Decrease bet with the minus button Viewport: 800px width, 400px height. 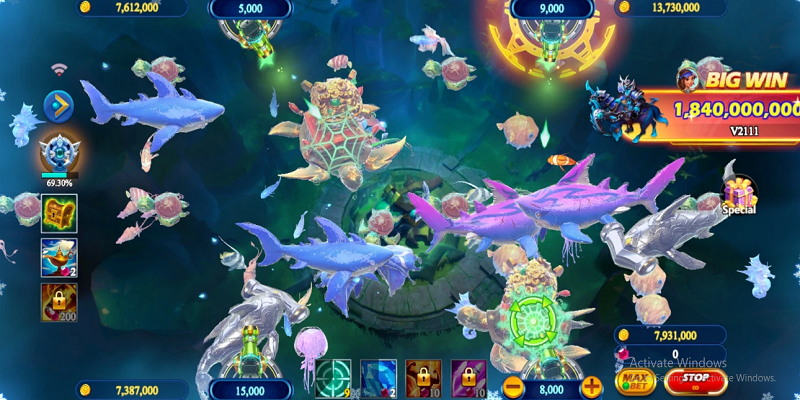tap(513, 385)
